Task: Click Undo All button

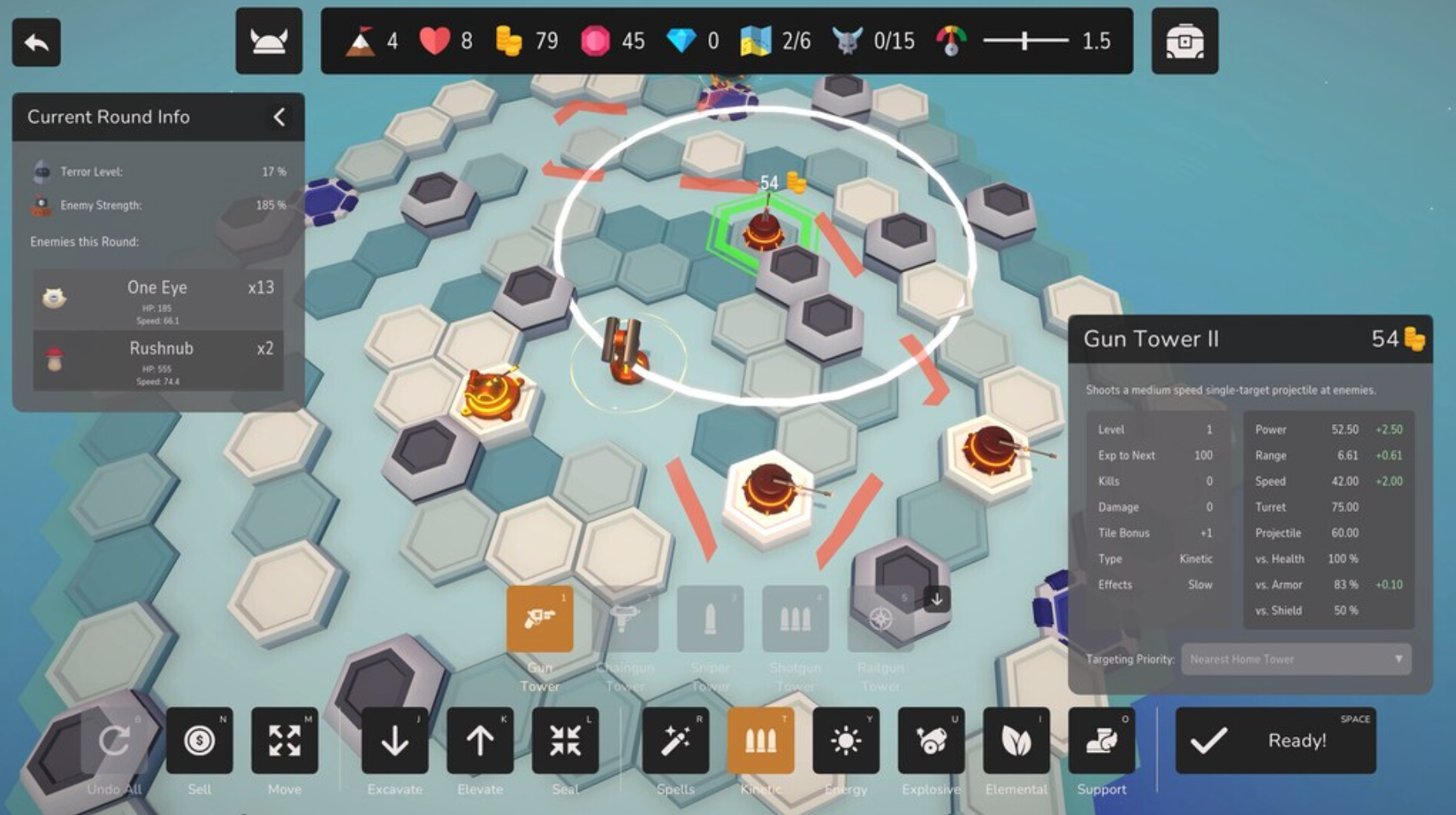Action: coord(114,741)
